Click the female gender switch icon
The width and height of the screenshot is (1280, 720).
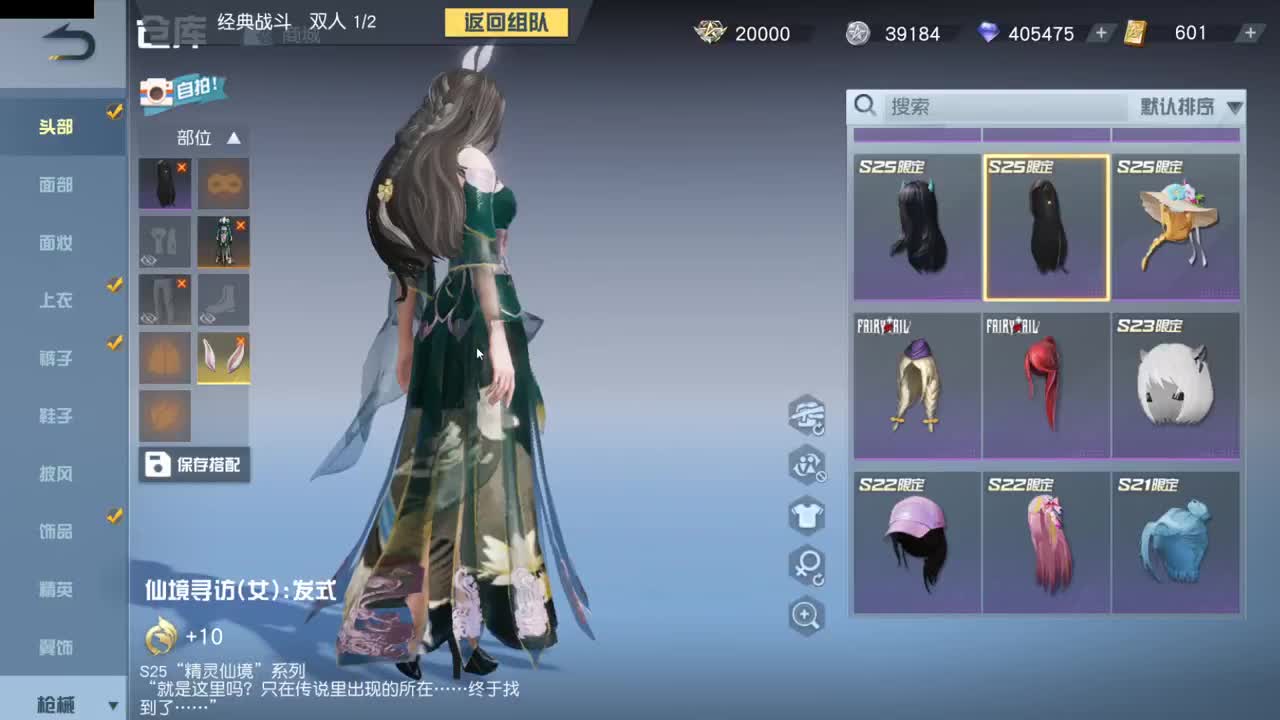click(808, 566)
